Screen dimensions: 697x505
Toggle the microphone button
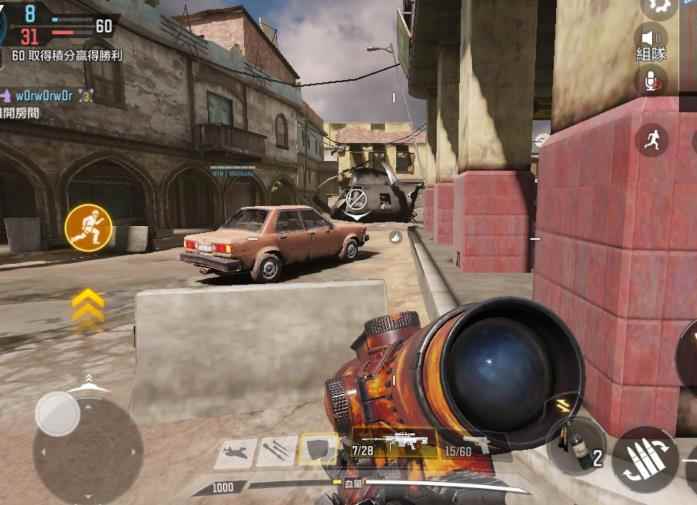click(x=652, y=81)
